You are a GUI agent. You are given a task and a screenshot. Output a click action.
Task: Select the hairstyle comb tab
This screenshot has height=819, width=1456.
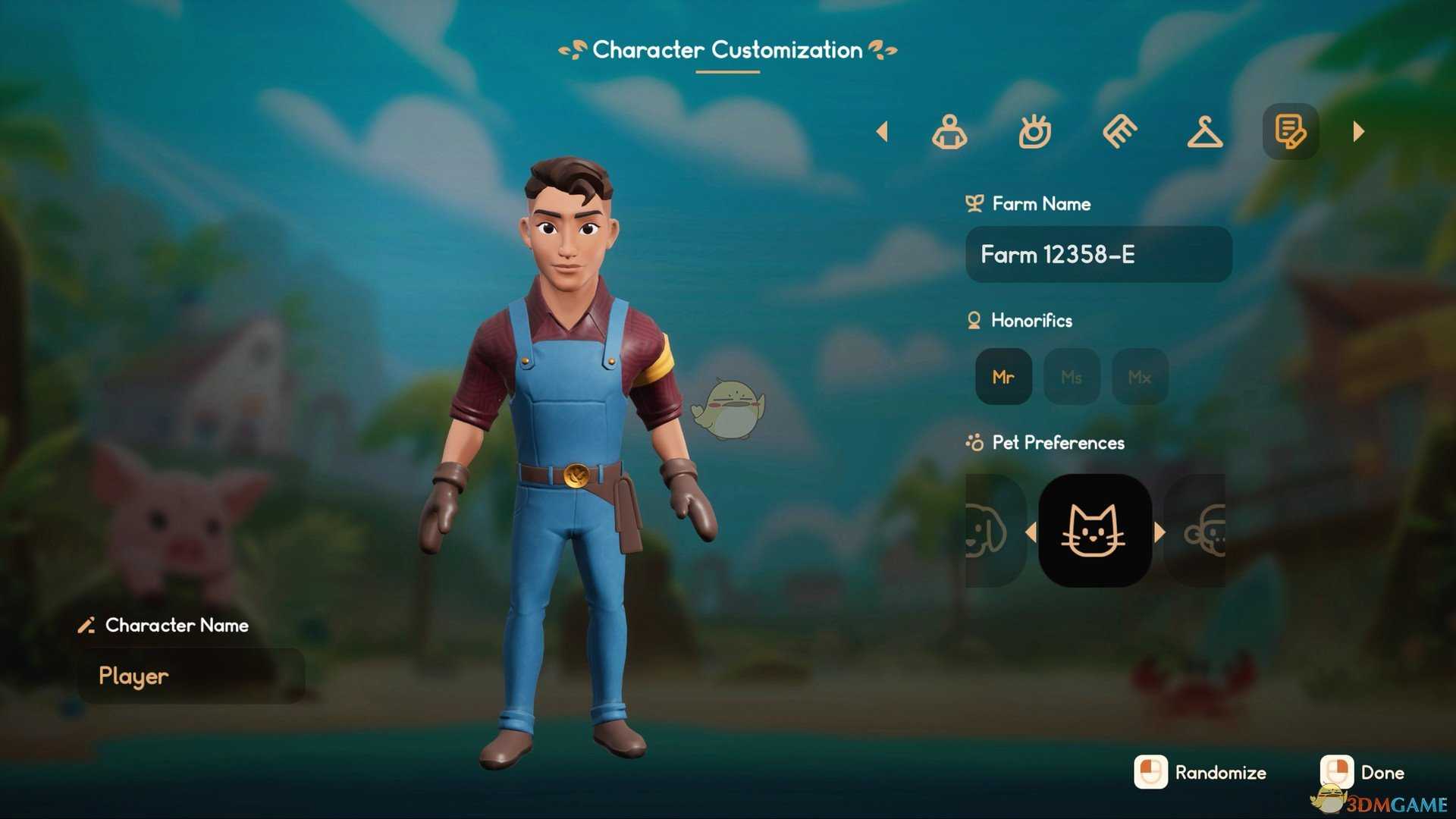coord(1120,132)
